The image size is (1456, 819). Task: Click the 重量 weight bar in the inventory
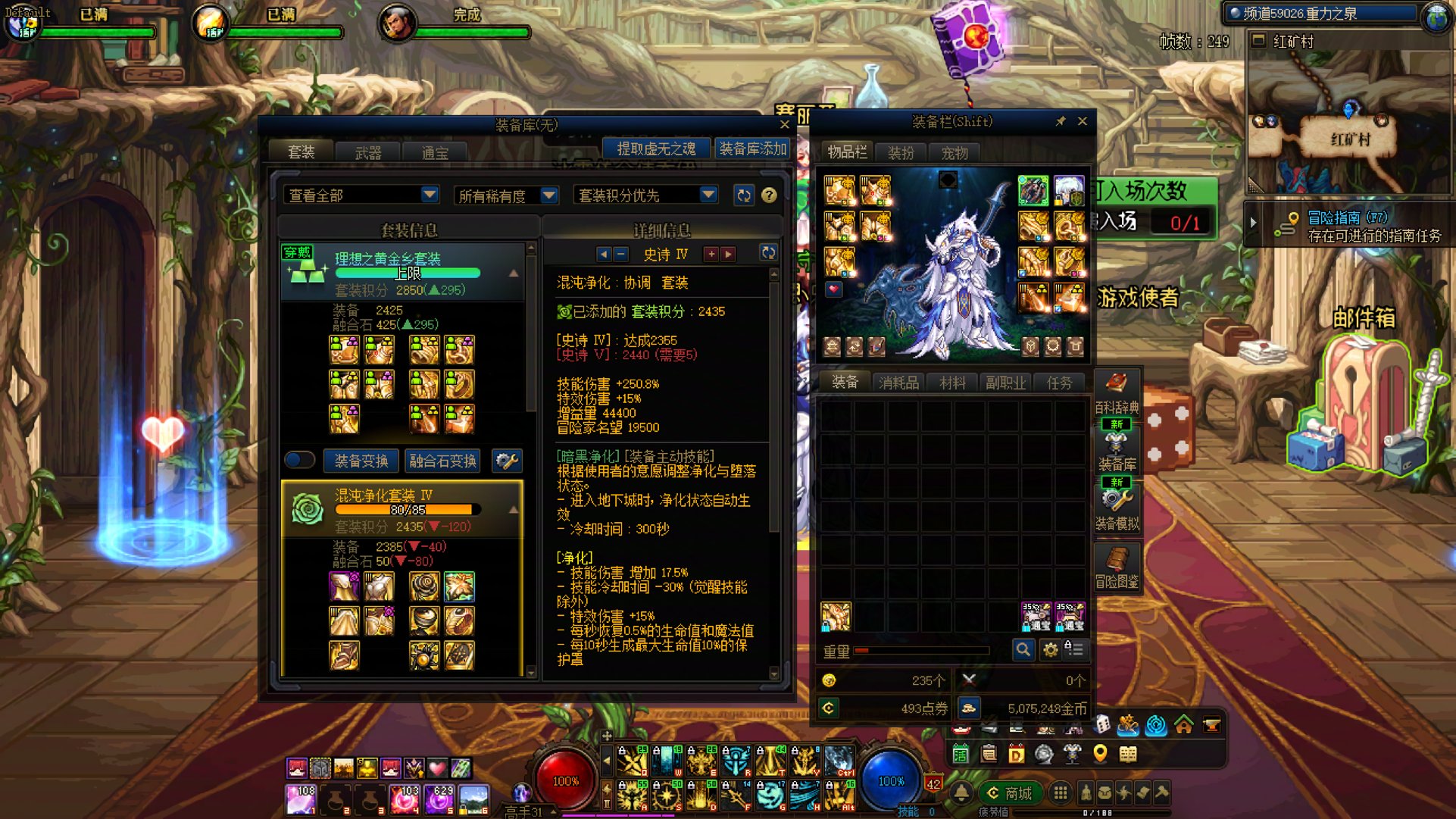[920, 651]
